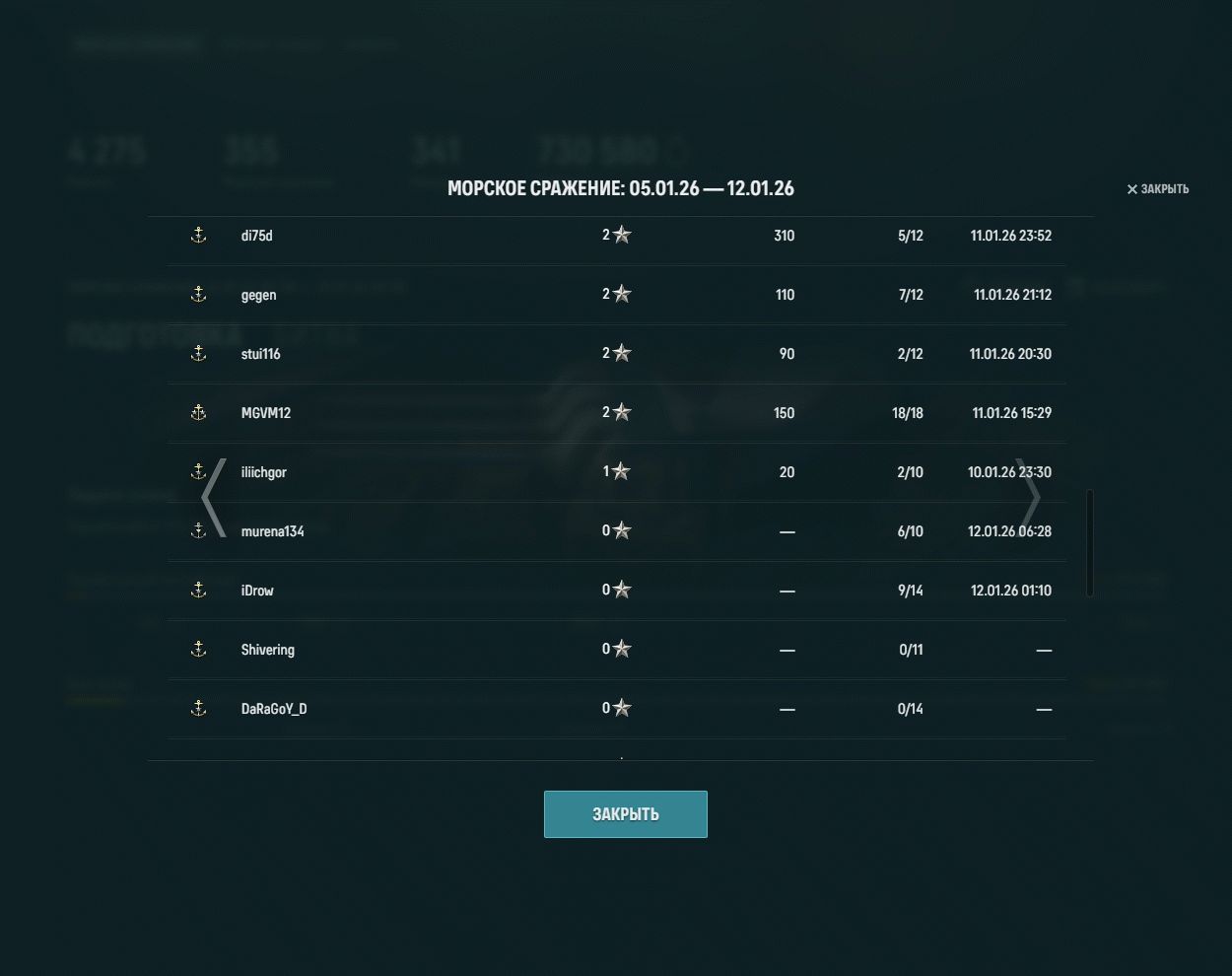Close the dialog via top-right ЗАКРЫТЬ
The image size is (1232, 976).
tap(1158, 189)
